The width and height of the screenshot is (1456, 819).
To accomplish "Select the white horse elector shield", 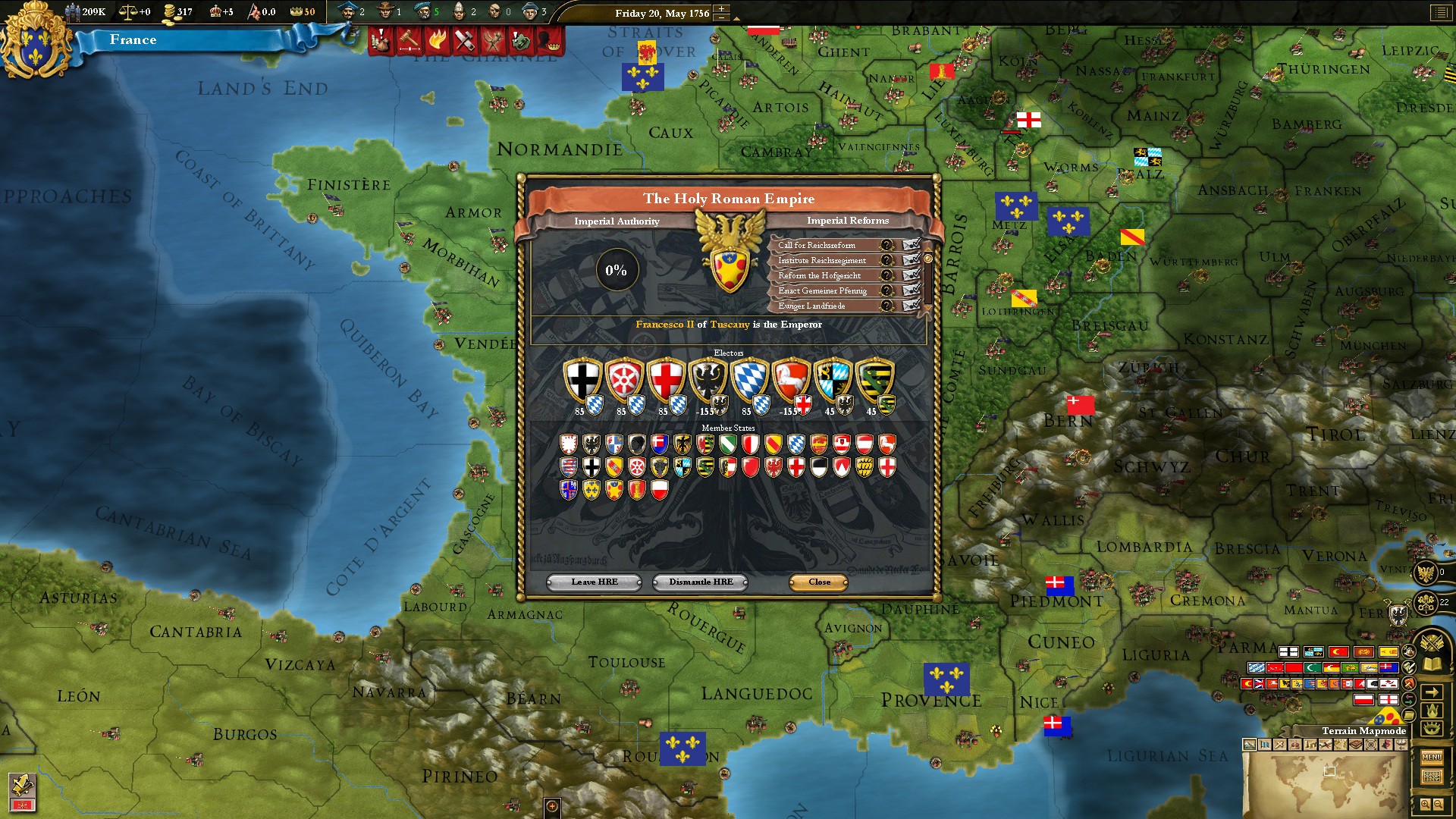I will pos(791,379).
